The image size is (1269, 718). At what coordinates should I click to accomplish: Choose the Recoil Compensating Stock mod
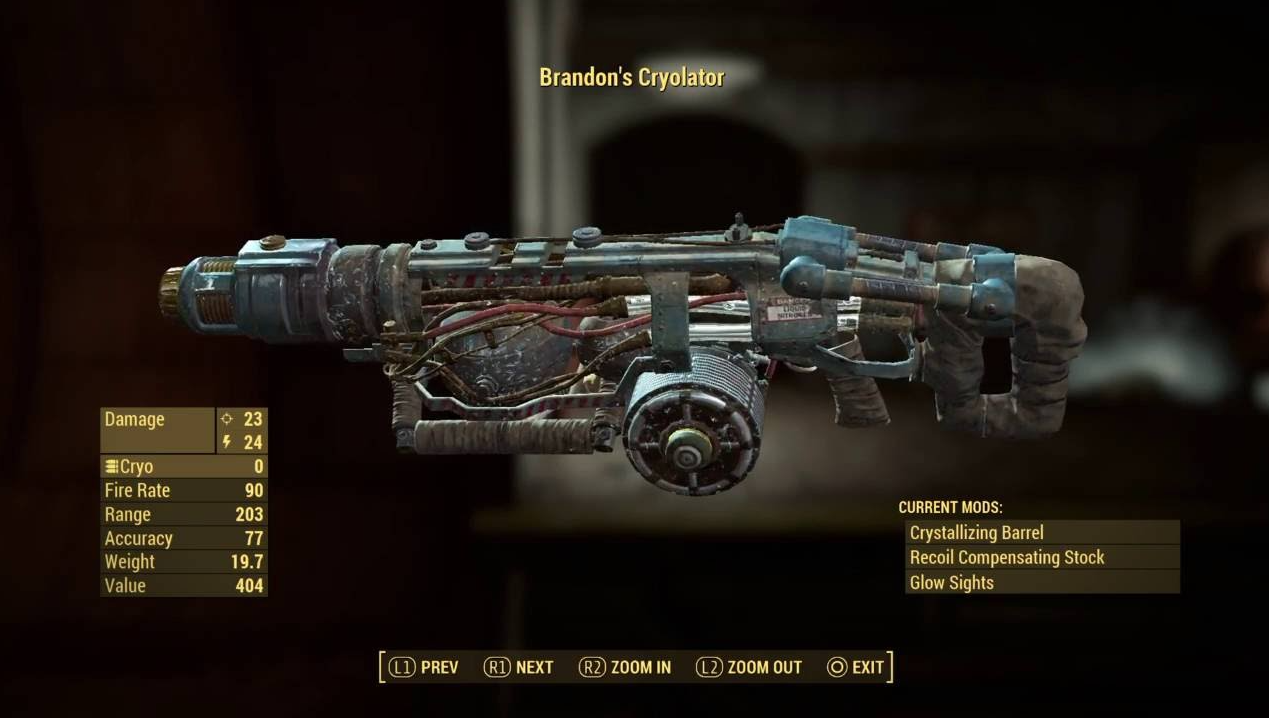1041,558
